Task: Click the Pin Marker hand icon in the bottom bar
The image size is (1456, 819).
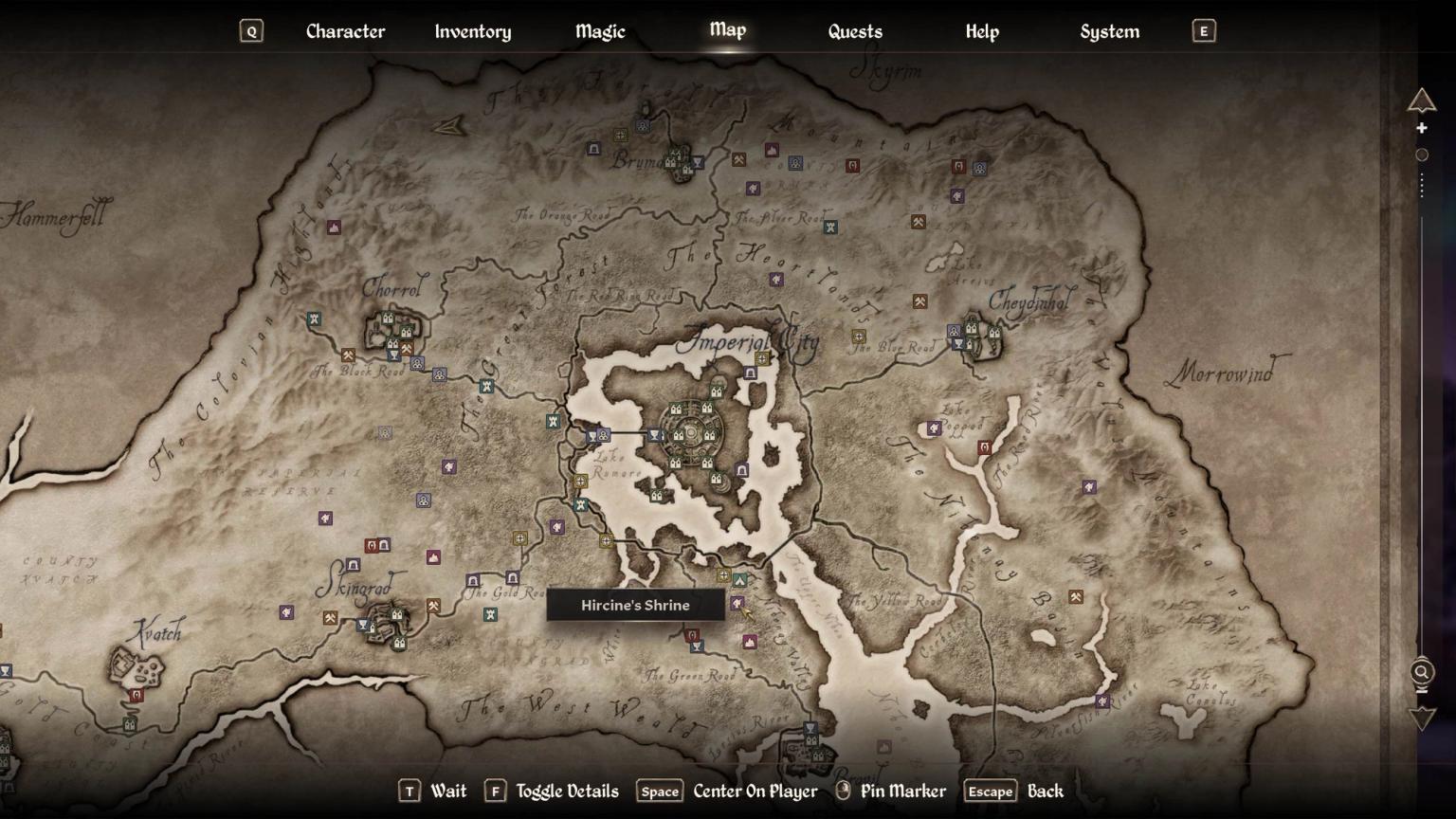Action: coord(843,791)
